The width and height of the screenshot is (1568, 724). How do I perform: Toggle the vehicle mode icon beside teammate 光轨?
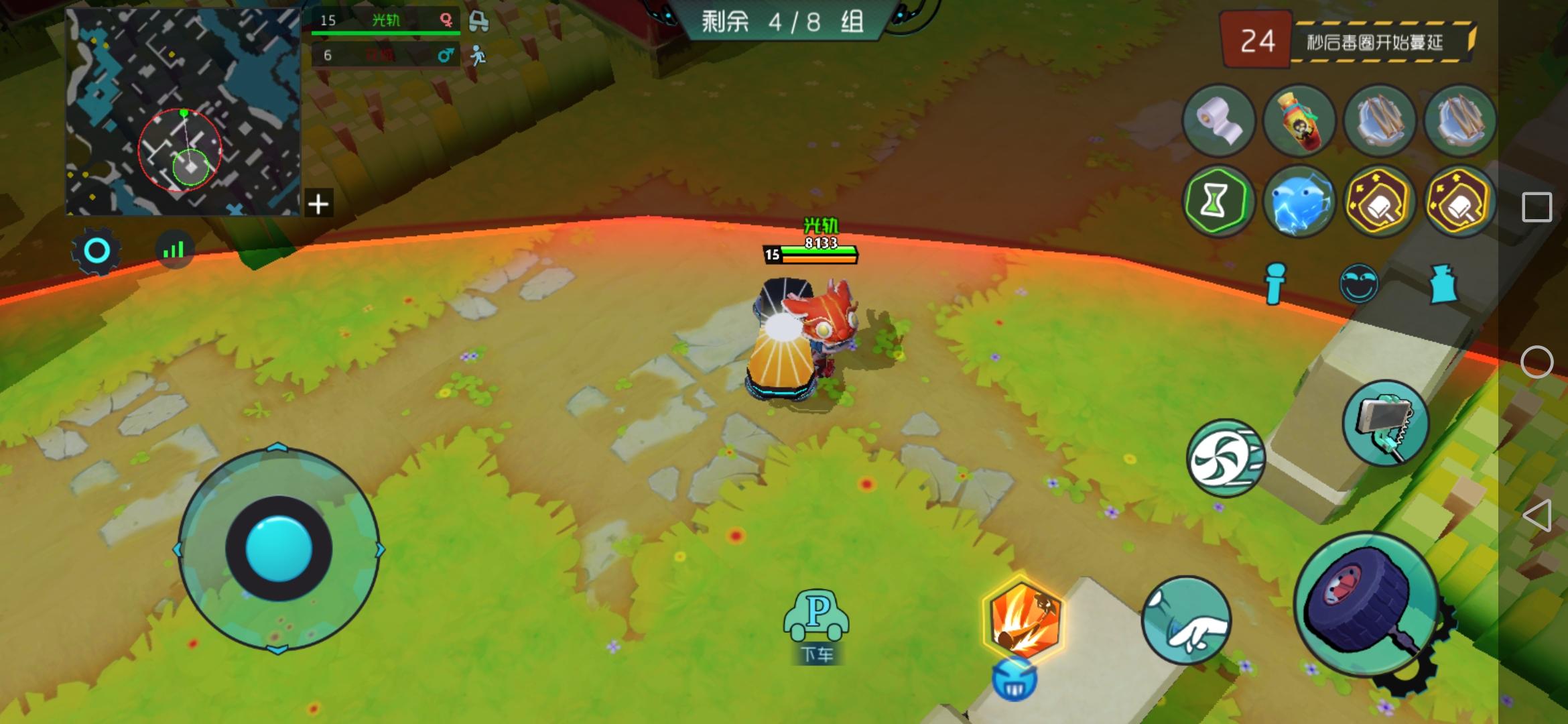tap(478, 20)
